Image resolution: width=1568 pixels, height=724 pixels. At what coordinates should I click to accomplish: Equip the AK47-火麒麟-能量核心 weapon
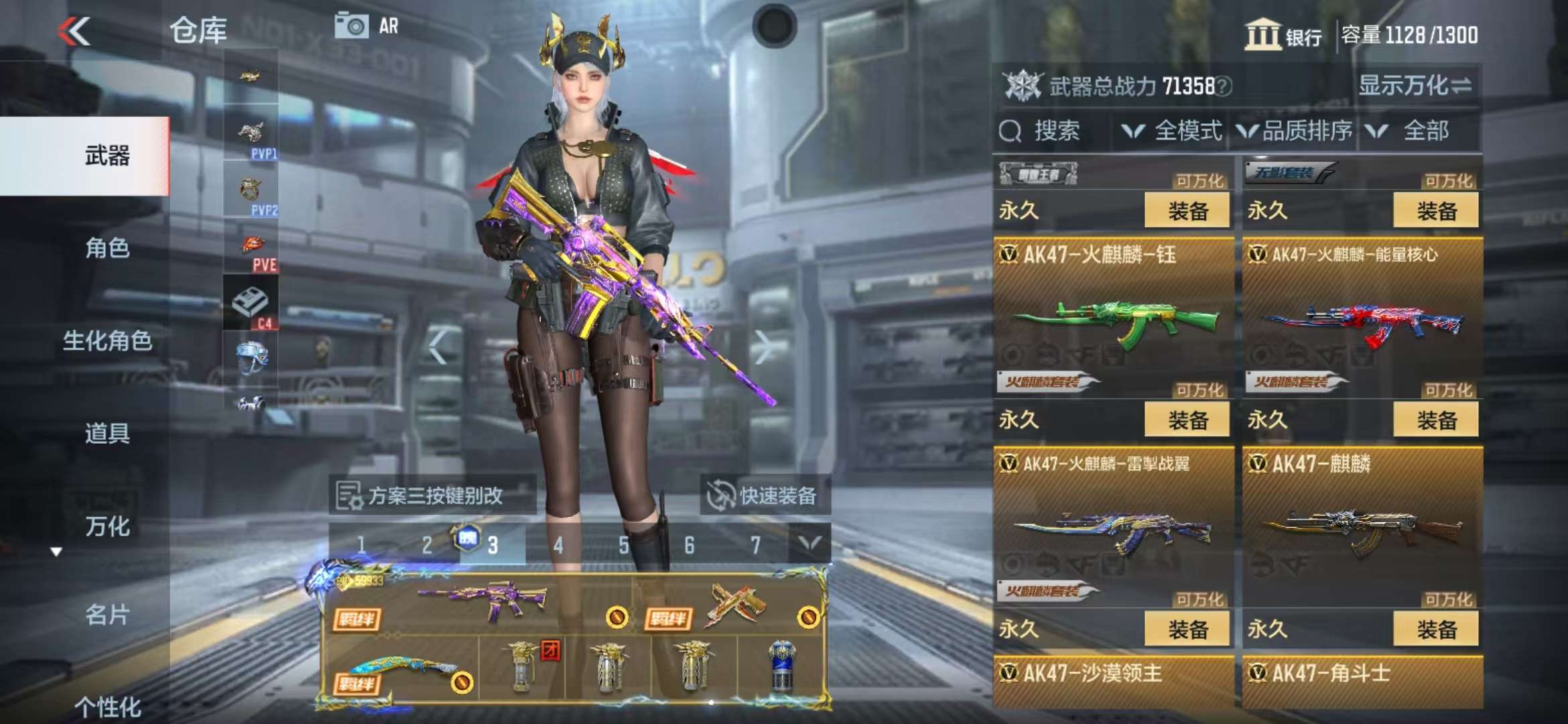tap(1435, 421)
